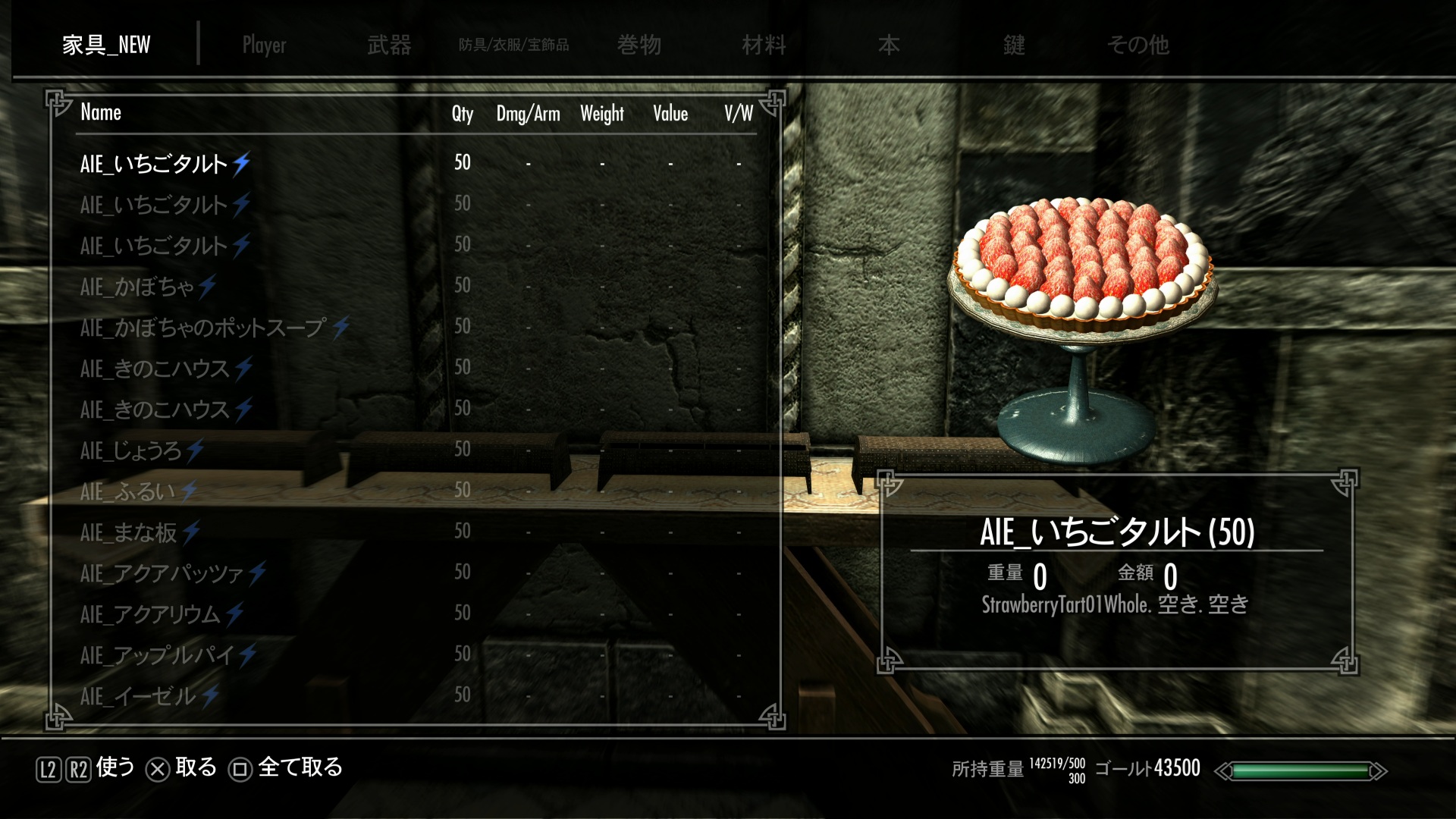
Task: Open the 本 category tab
Action: click(x=889, y=45)
